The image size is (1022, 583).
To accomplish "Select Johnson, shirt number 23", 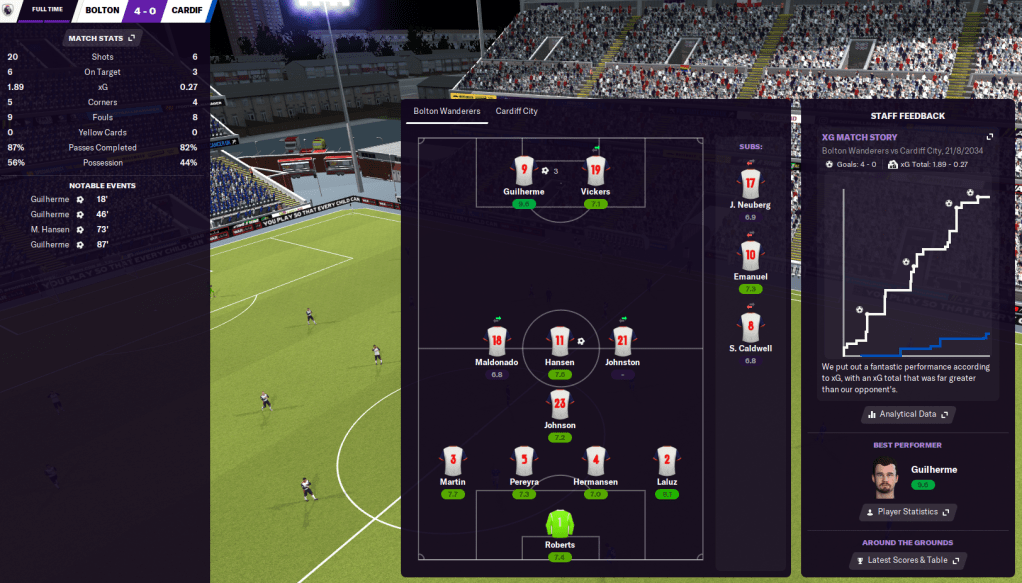I will 559,405.
